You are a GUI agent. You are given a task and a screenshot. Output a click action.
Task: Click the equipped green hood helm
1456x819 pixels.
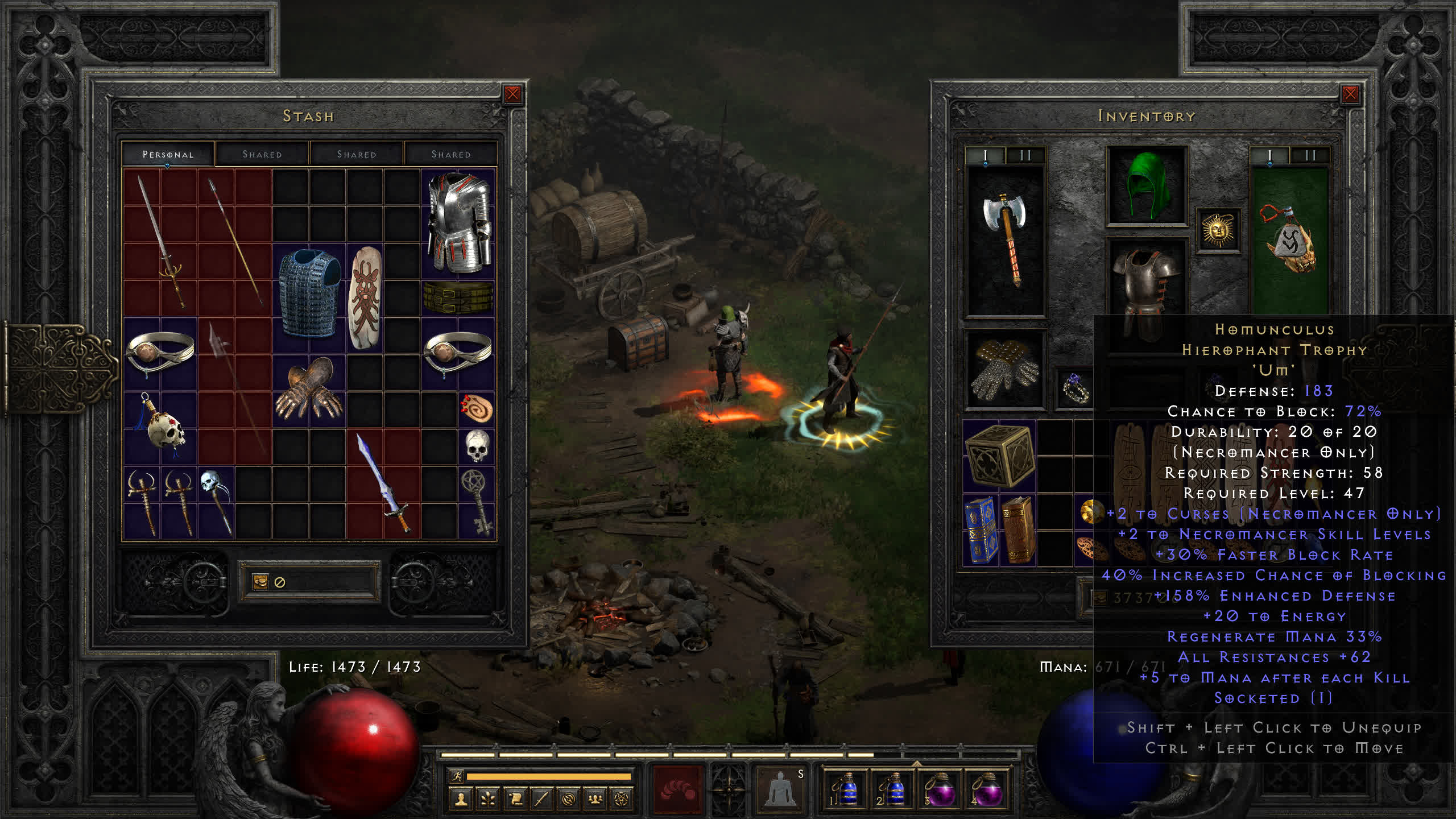(x=1147, y=185)
